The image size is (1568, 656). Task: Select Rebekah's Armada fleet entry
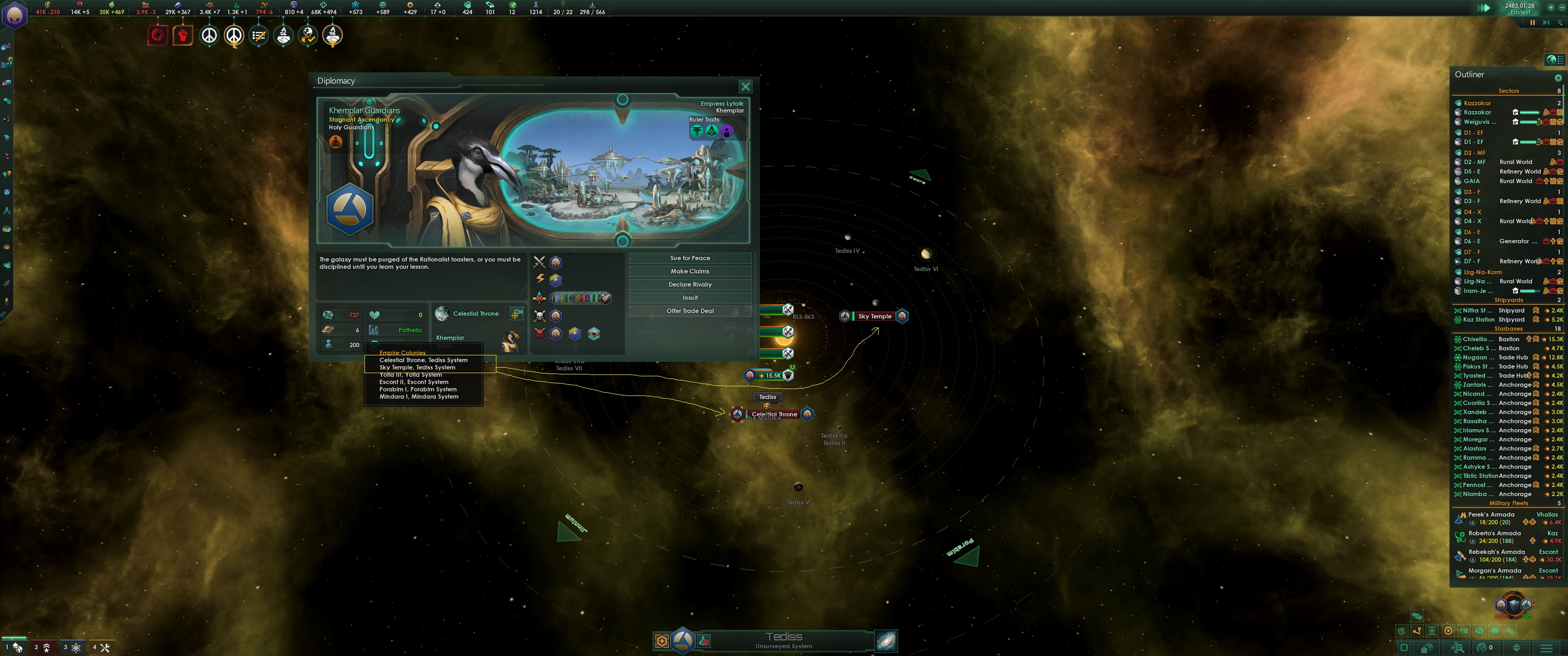click(x=1496, y=552)
